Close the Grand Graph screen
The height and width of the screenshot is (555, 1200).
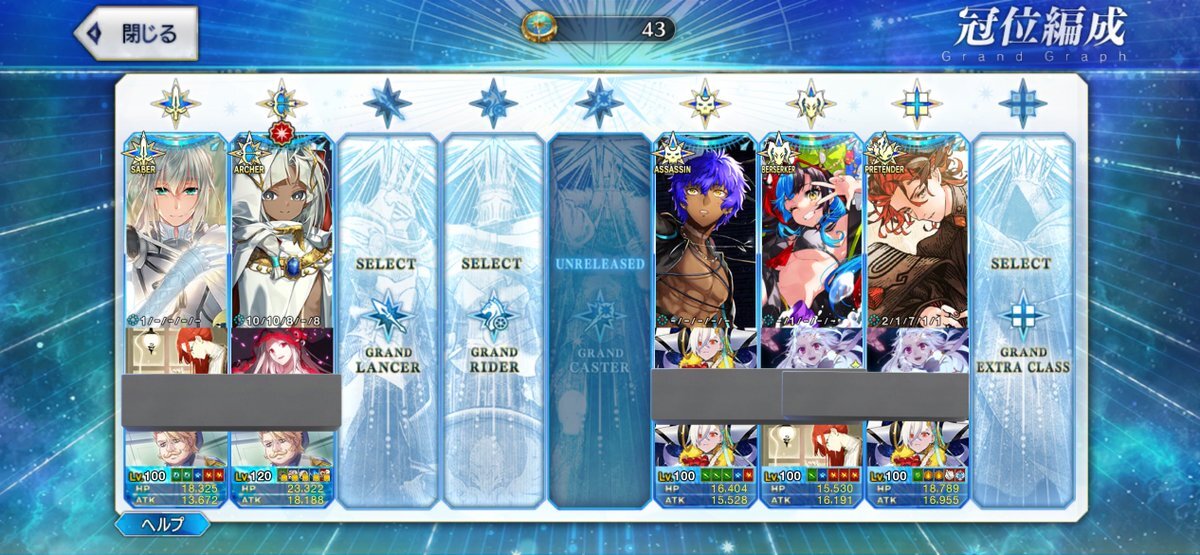[x=135, y=33]
